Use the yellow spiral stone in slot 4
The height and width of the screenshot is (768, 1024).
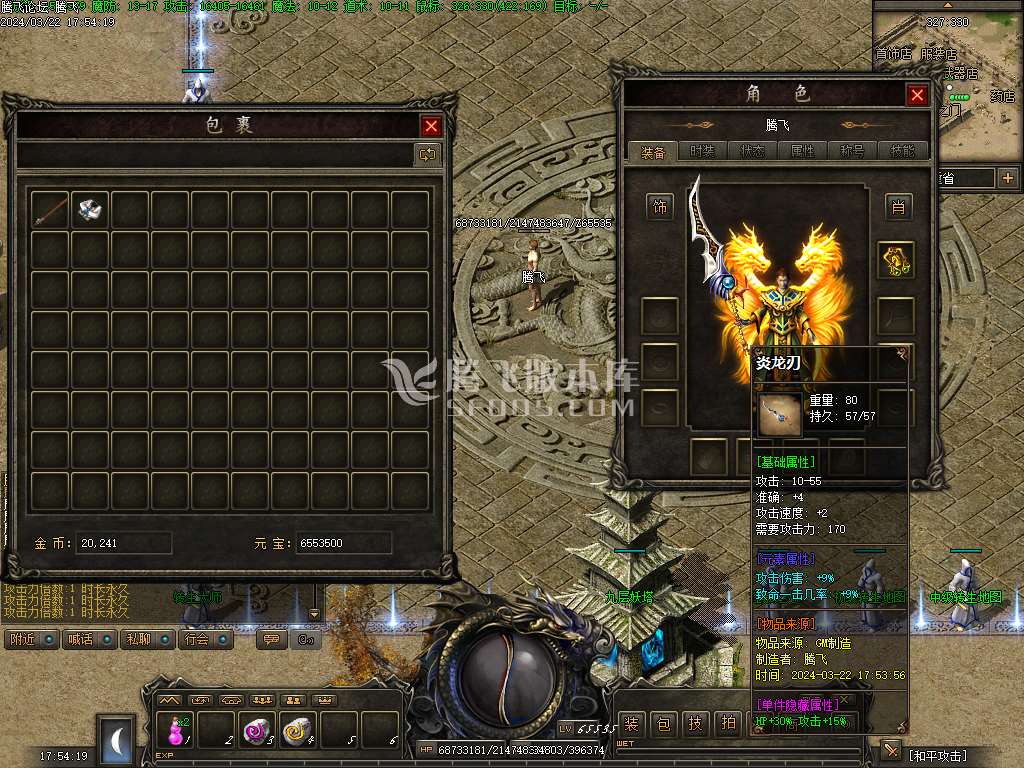pos(298,732)
